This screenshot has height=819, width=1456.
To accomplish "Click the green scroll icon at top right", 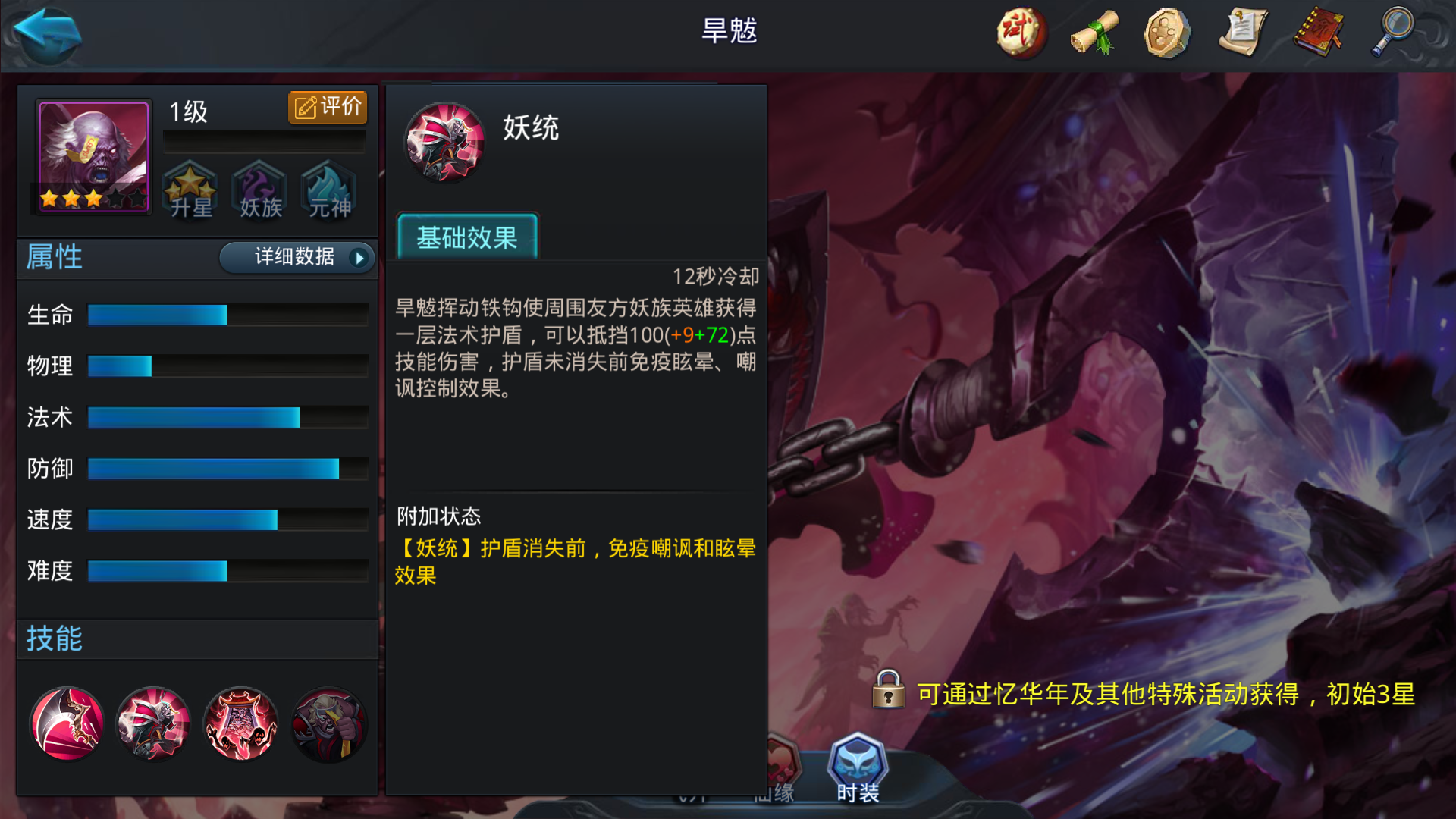I will pos(1094,32).
